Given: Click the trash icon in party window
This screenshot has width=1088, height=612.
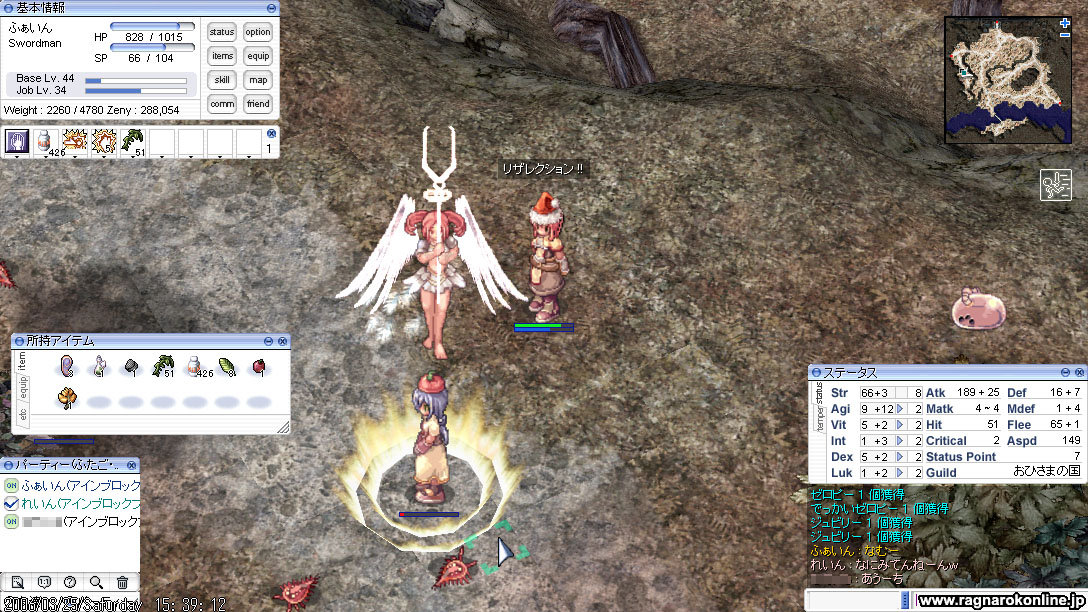Looking at the screenshot, I should [x=122, y=582].
